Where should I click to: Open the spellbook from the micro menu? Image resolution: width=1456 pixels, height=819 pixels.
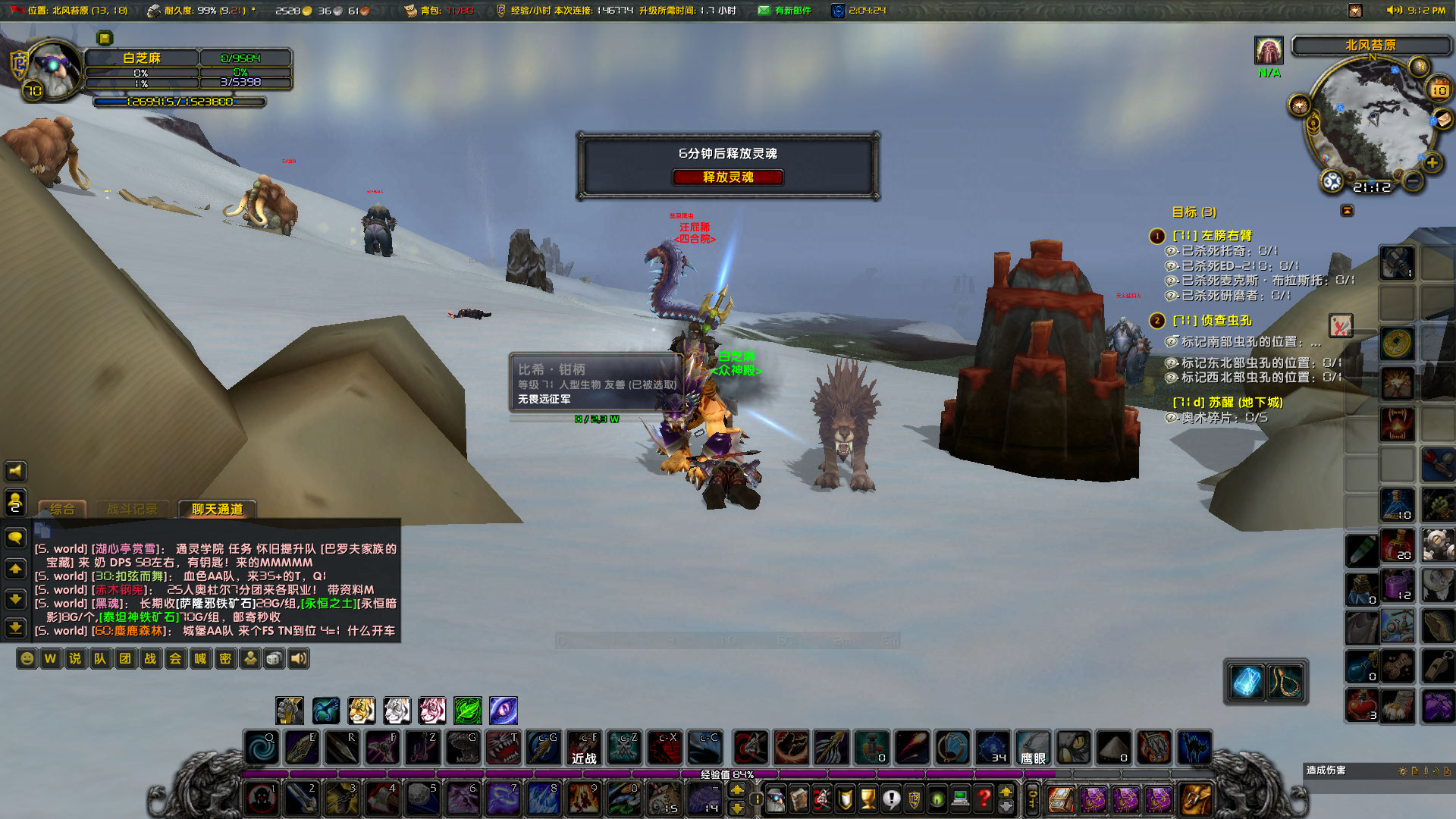point(799,798)
